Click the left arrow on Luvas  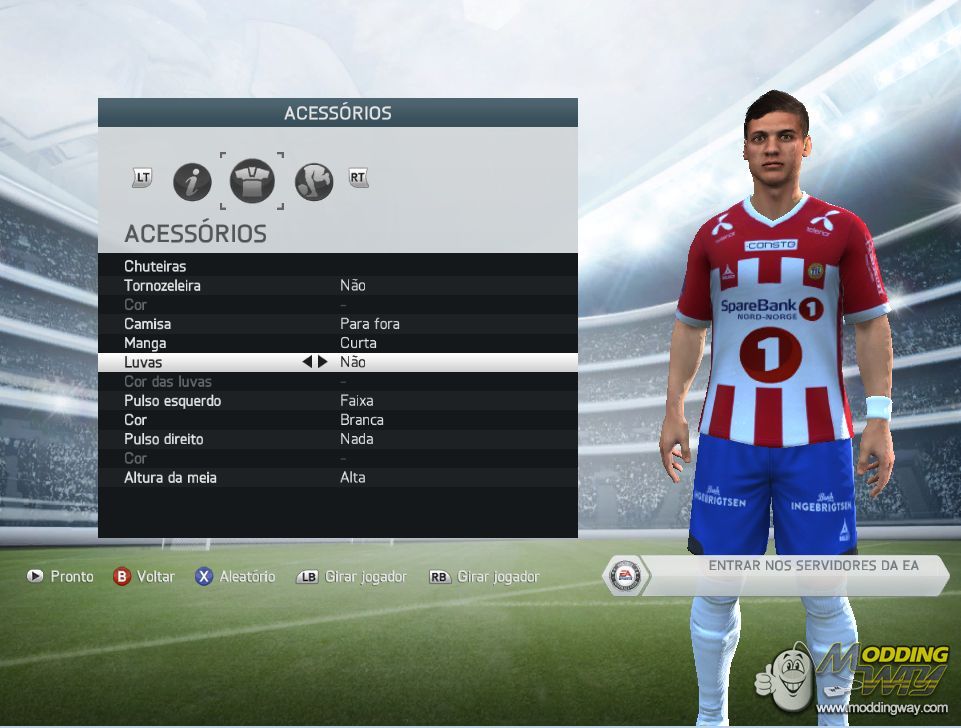click(307, 362)
